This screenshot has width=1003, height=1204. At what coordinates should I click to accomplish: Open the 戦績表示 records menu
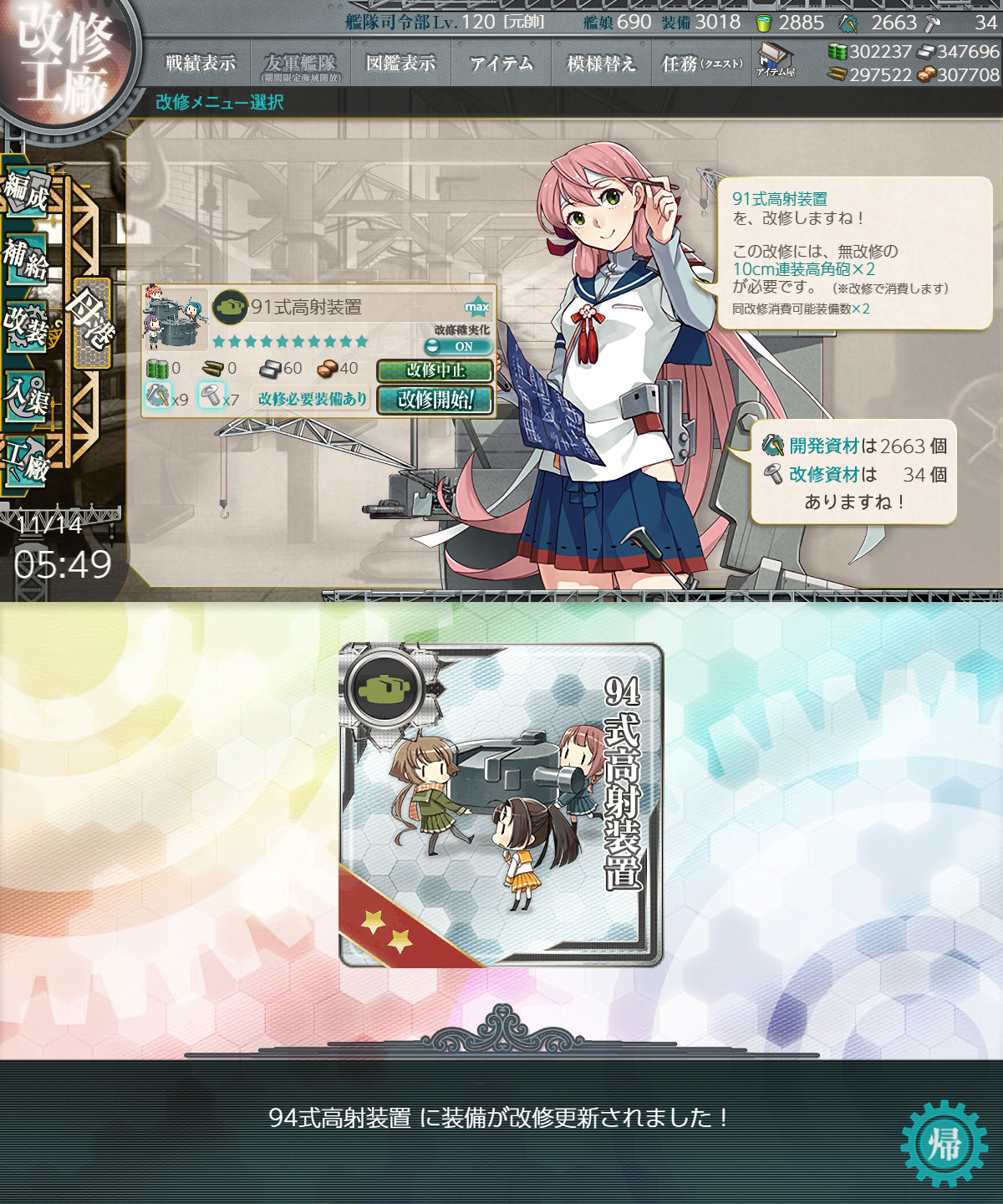click(x=200, y=64)
